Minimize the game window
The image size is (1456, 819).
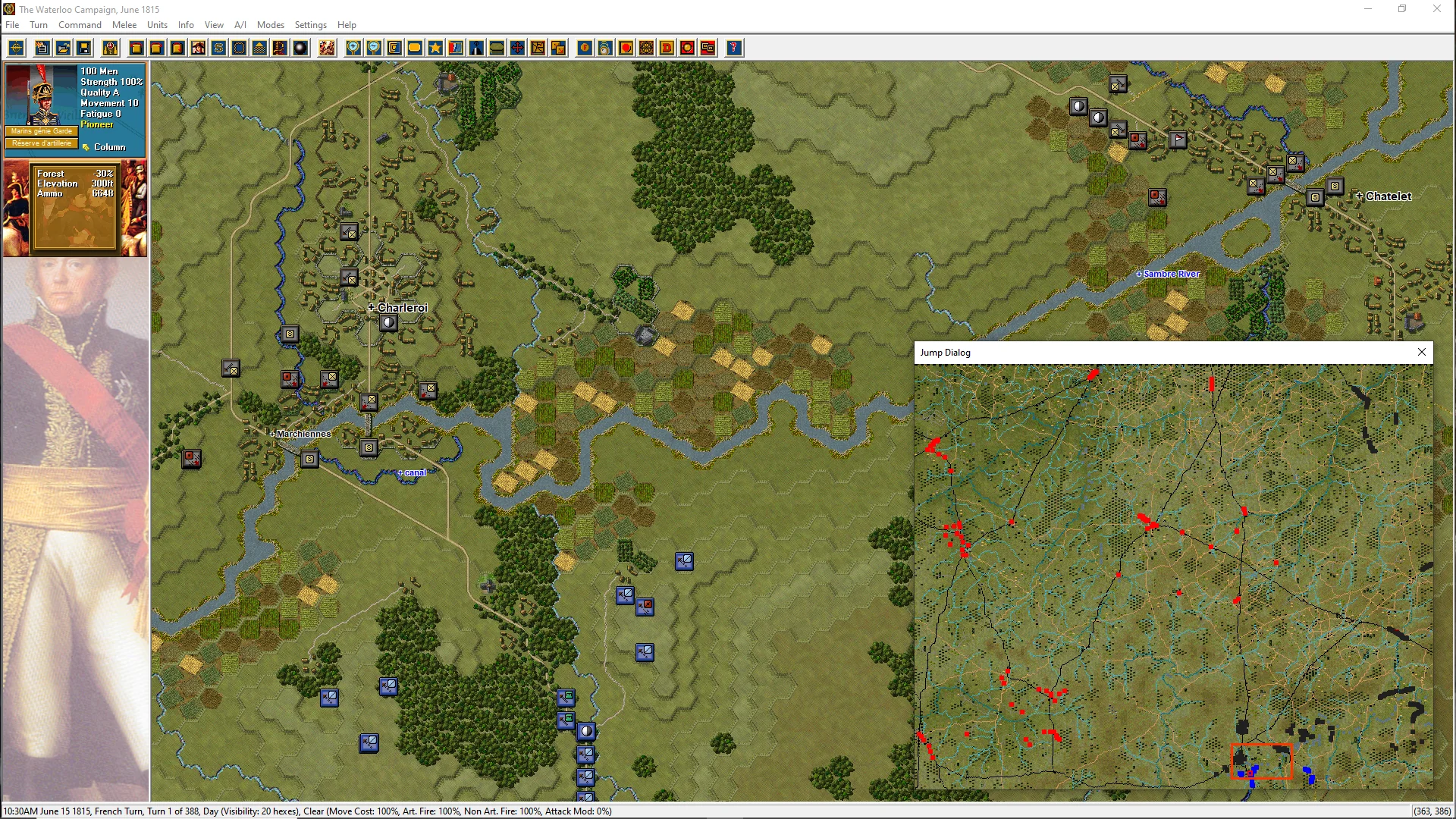tap(1369, 9)
